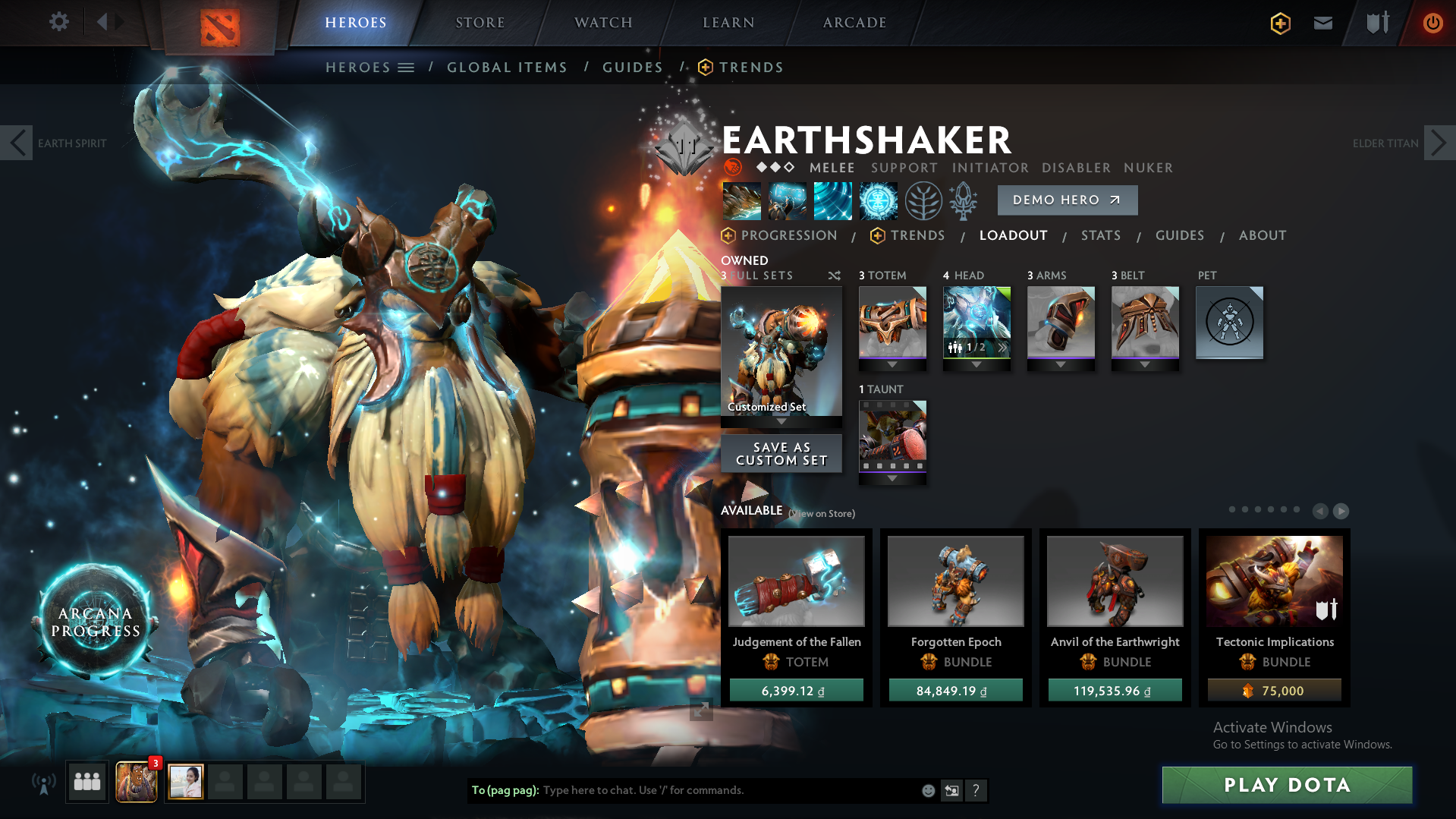This screenshot has height=819, width=1456.
Task: Click the View on Store link
Action: click(x=821, y=513)
